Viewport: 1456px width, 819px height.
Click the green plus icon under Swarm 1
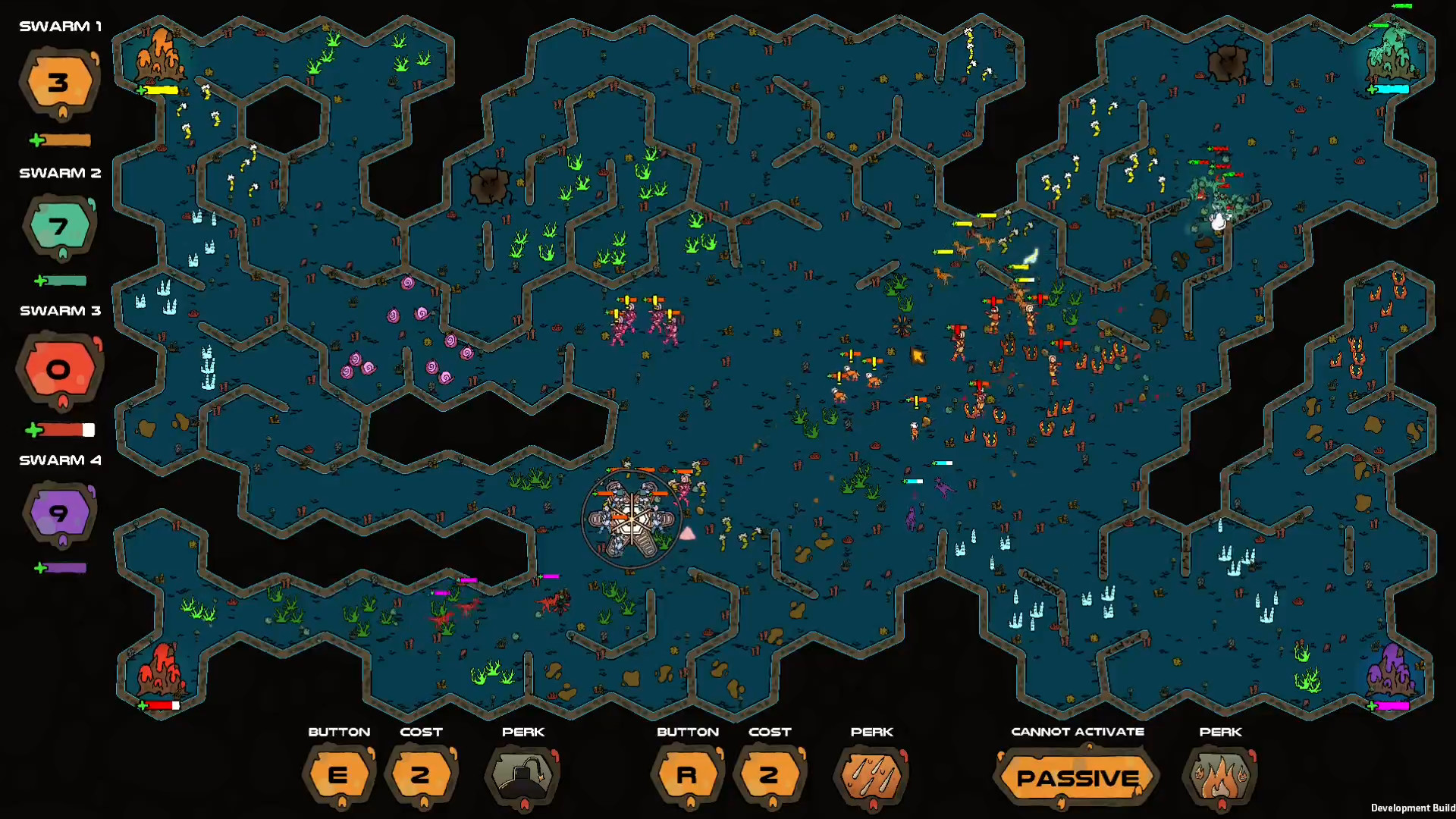point(36,140)
